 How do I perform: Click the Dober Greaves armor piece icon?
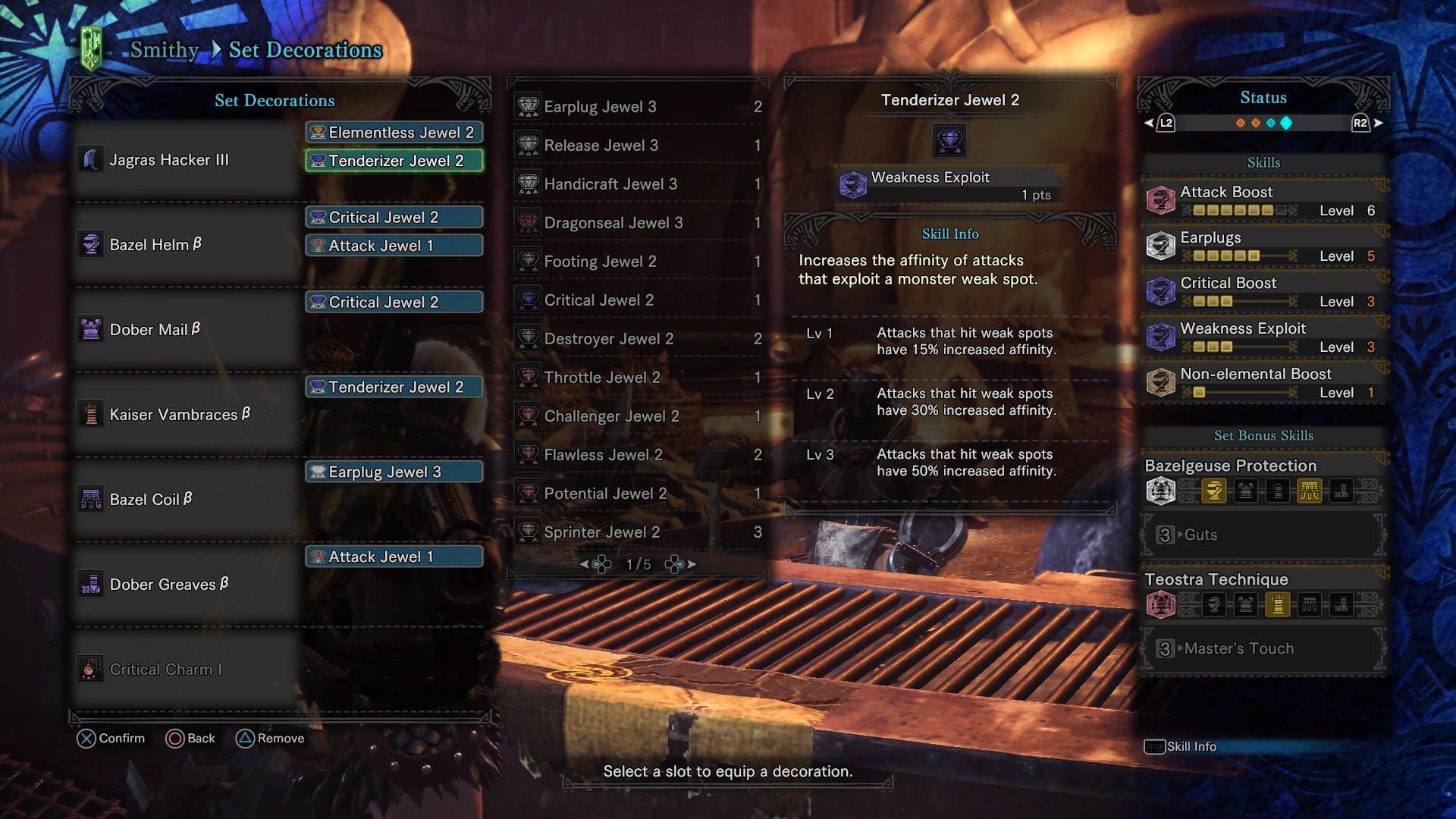[91, 584]
